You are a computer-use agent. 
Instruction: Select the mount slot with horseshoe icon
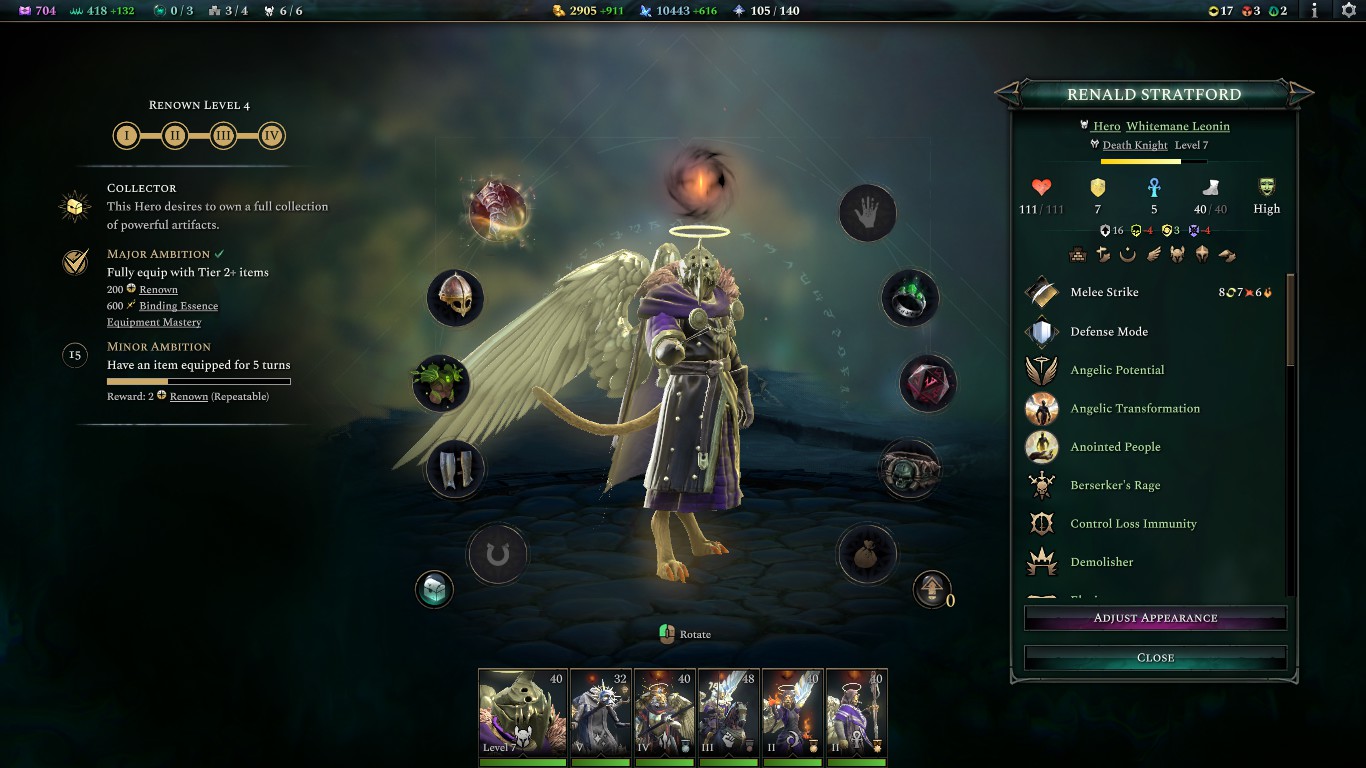pos(498,555)
